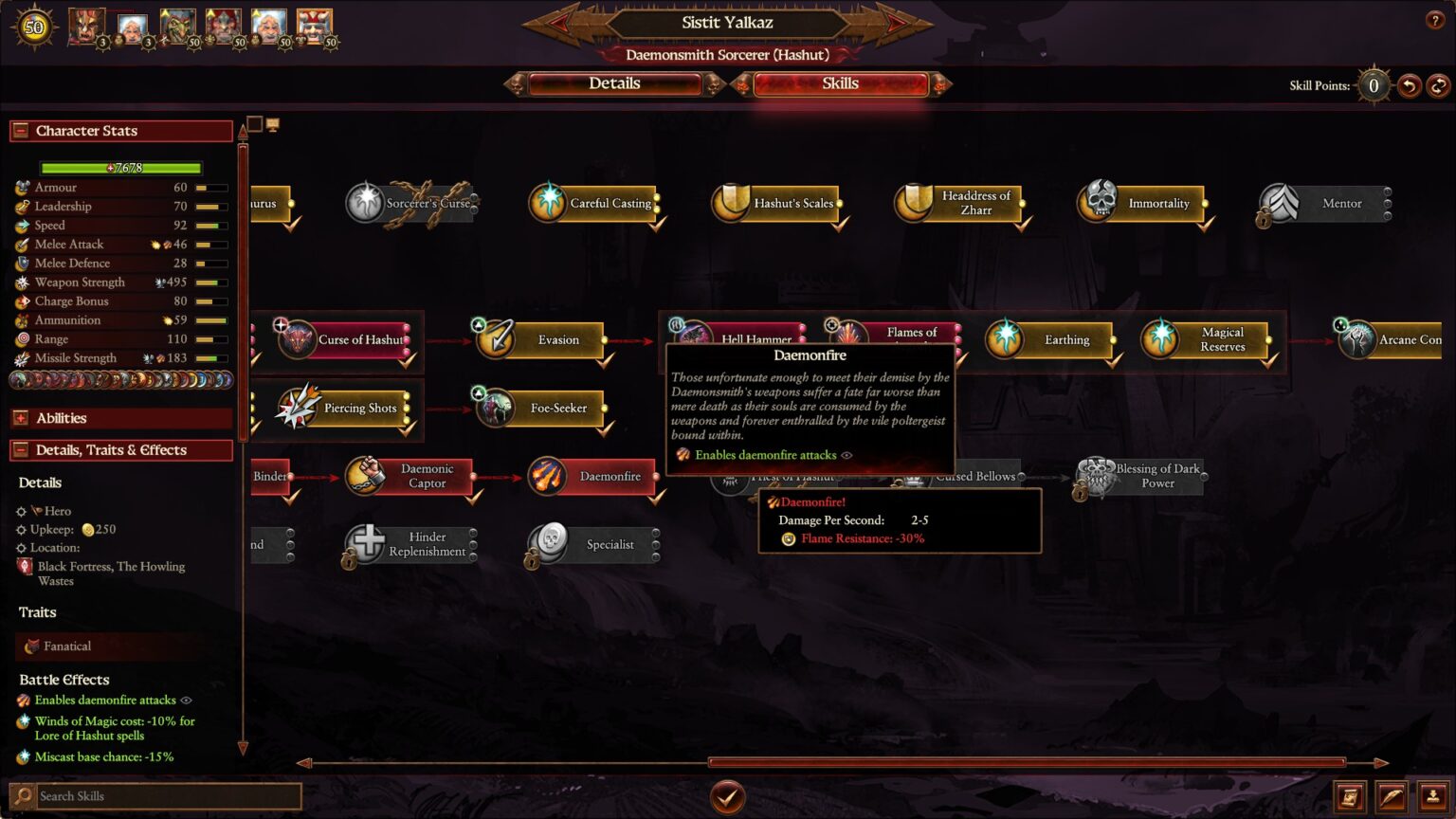1456x819 pixels.
Task: Click the Evasion skill icon
Action: point(494,339)
